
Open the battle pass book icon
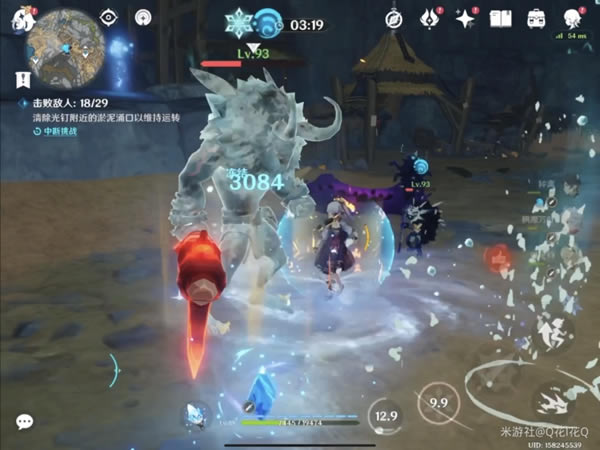click(x=501, y=17)
